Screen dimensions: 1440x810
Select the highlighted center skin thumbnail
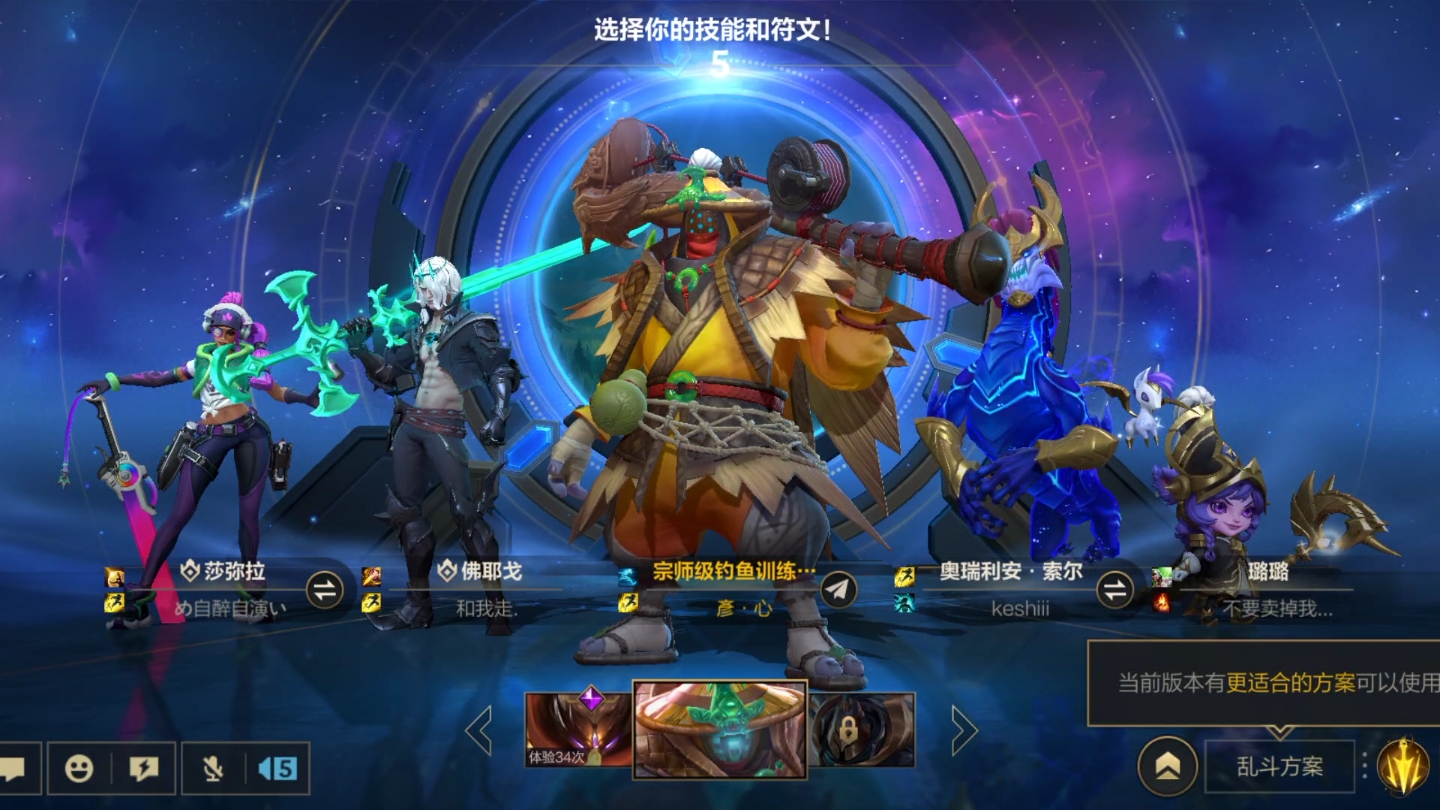720,730
